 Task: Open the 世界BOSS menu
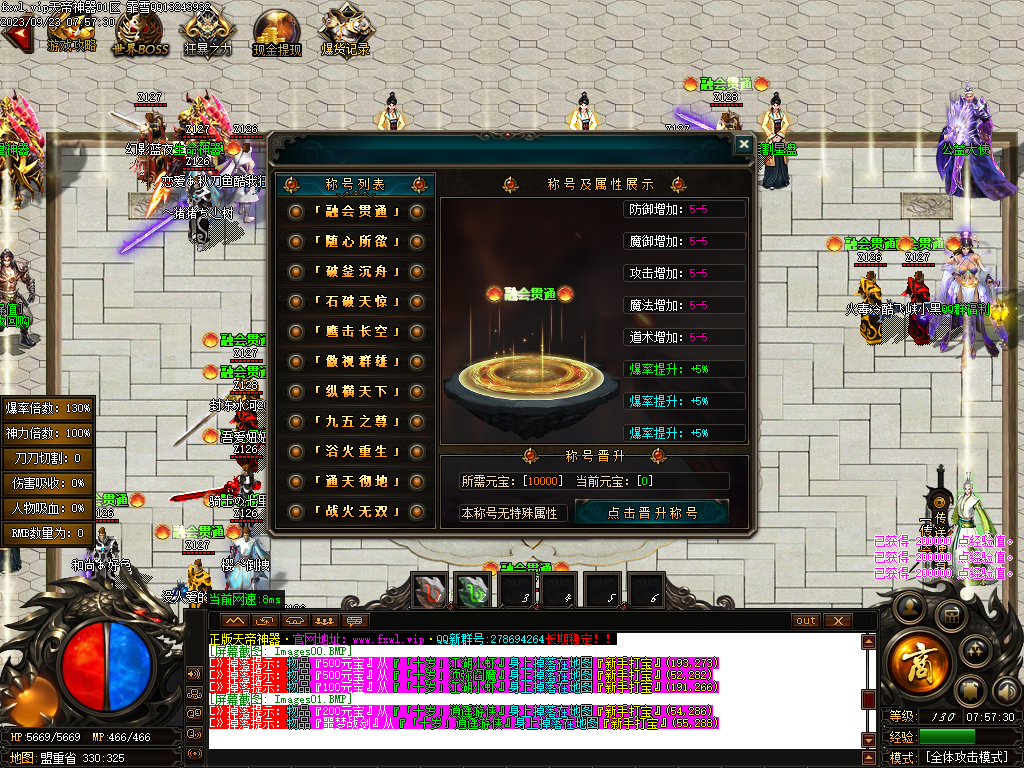[140, 32]
